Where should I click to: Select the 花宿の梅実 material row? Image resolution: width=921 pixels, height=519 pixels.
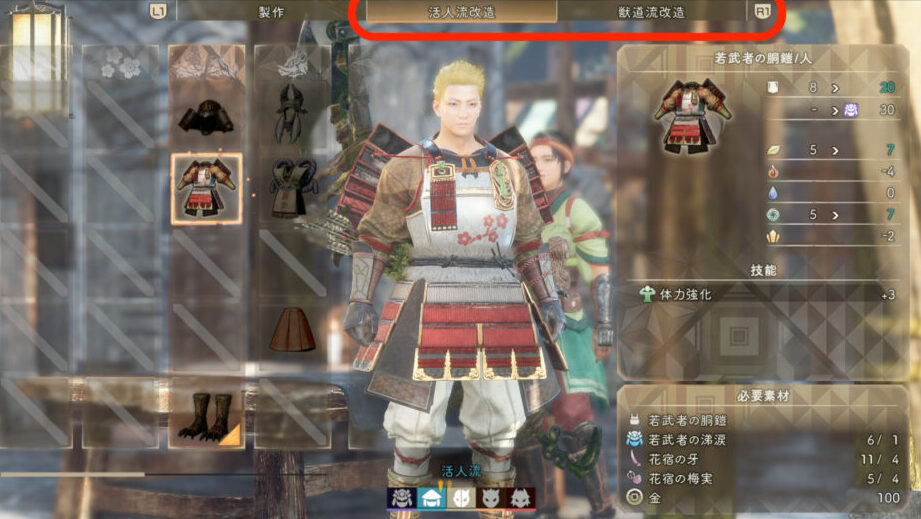pyautogui.click(x=765, y=477)
